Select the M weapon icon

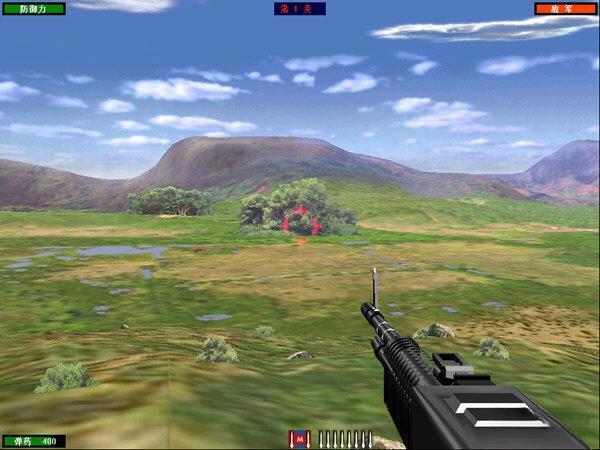[299, 439]
